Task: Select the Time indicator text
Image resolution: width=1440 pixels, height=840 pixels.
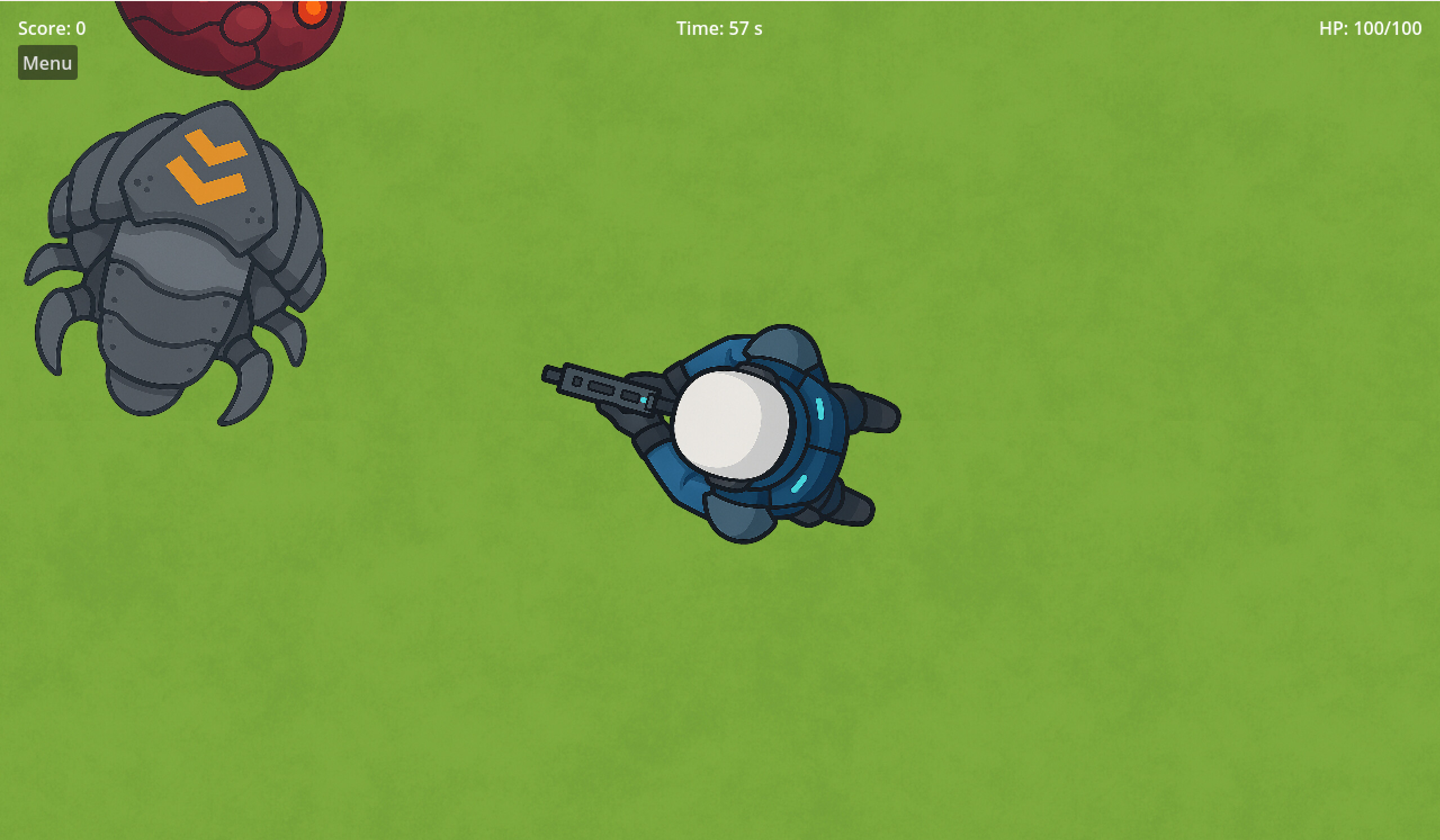Action: pyautogui.click(x=719, y=28)
